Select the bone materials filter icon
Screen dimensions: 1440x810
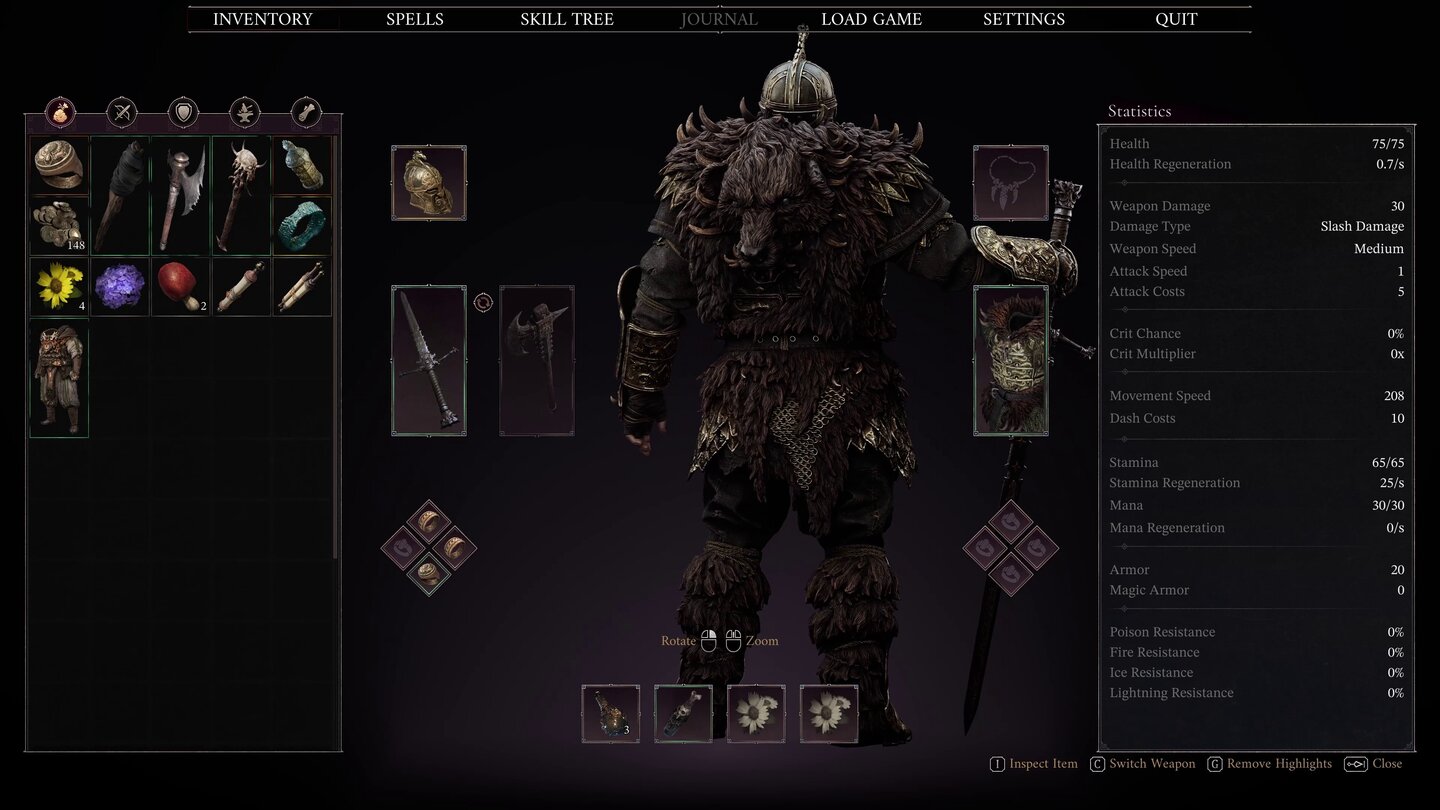pos(304,112)
